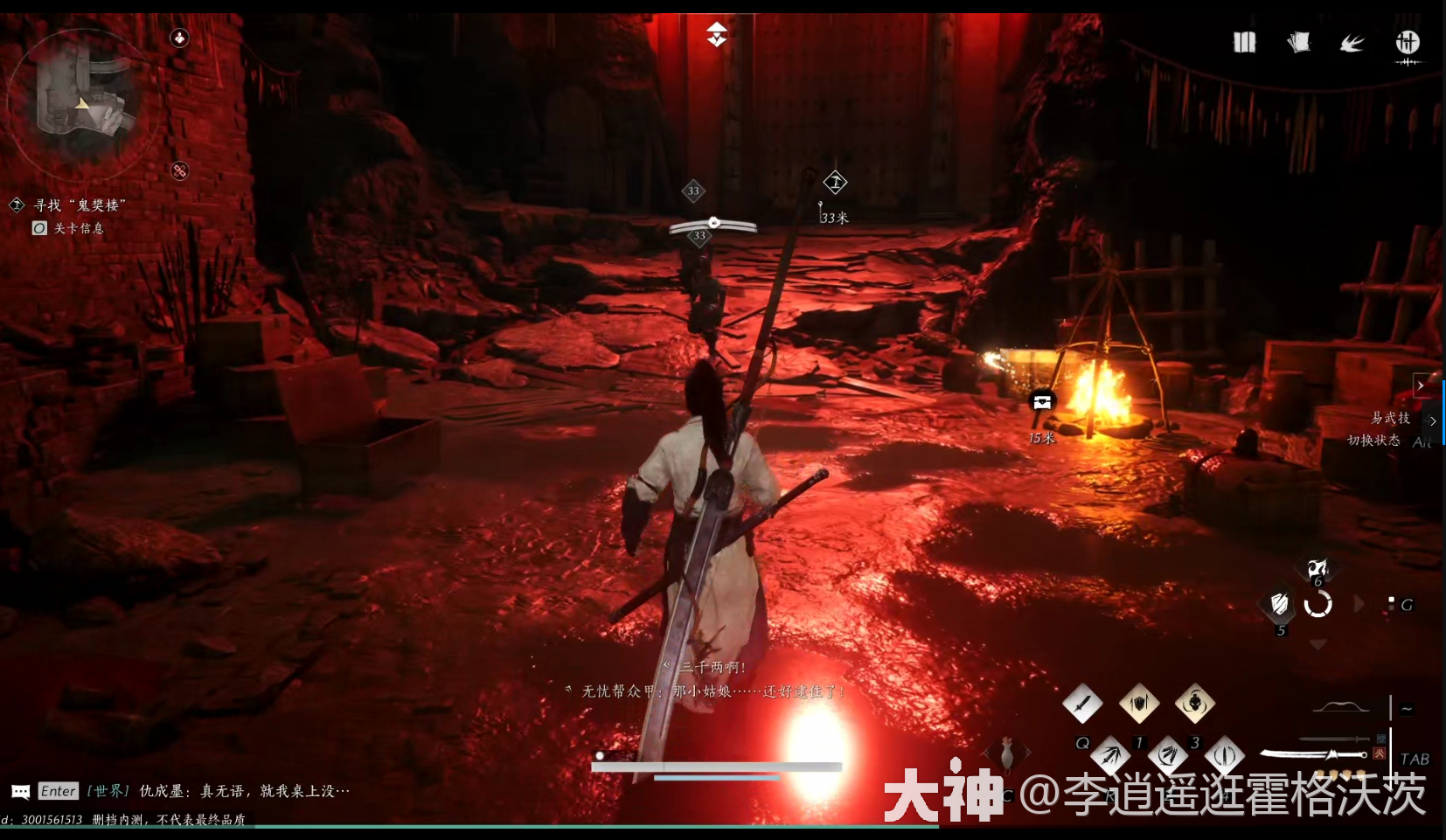This screenshot has height=840, width=1446.
Task: Open the inventory icon at top right
Action: click(1245, 41)
